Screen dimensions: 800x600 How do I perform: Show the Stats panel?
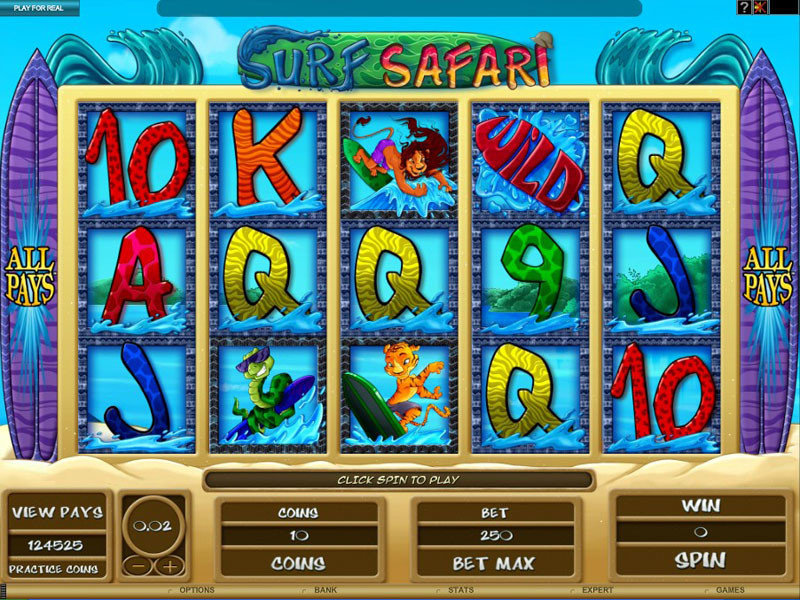461,591
